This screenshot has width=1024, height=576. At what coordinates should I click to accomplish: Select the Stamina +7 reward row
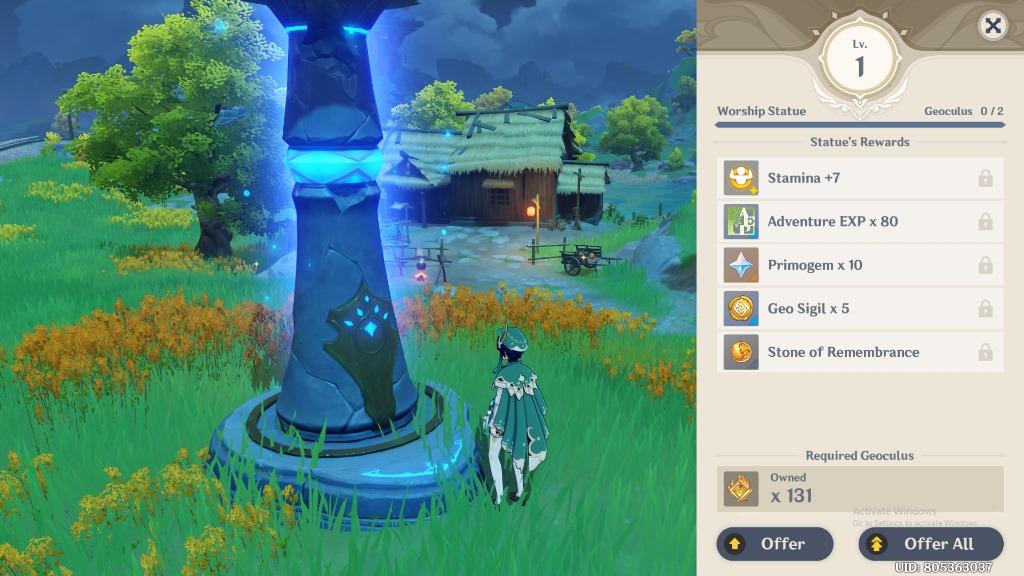click(860, 178)
